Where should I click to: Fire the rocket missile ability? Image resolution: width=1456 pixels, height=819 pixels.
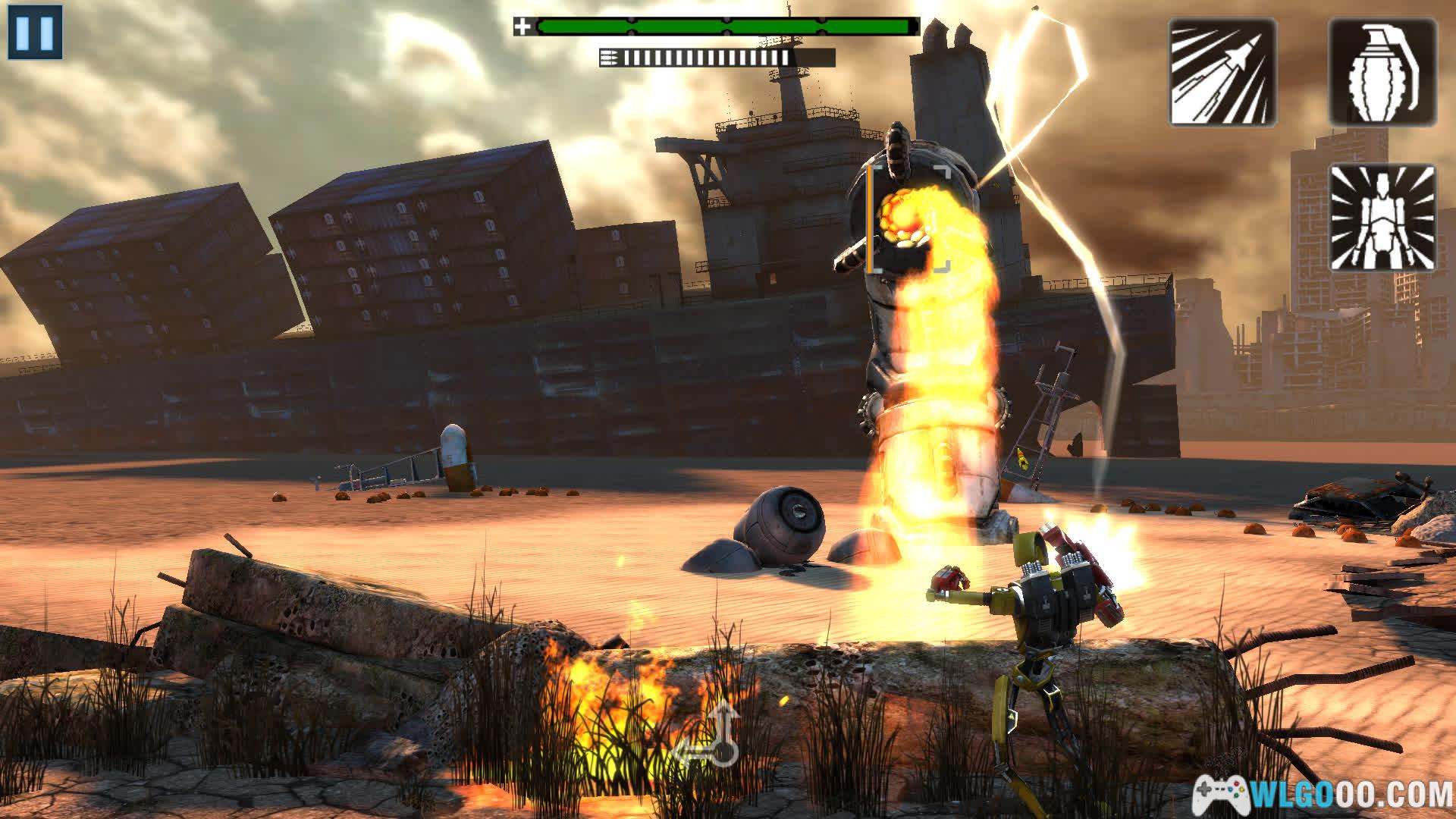click(1222, 73)
